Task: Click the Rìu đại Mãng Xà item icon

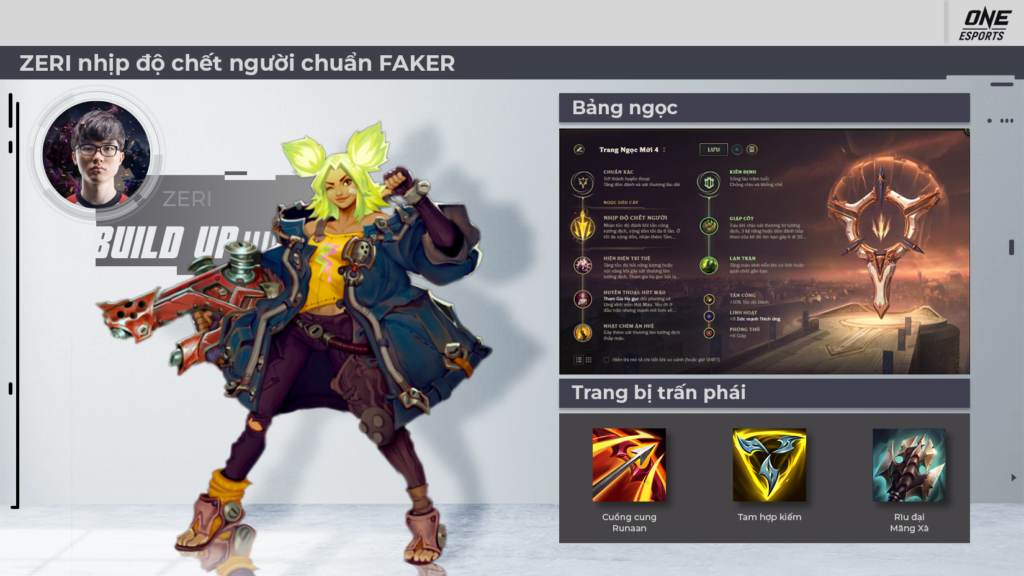Action: click(x=909, y=464)
